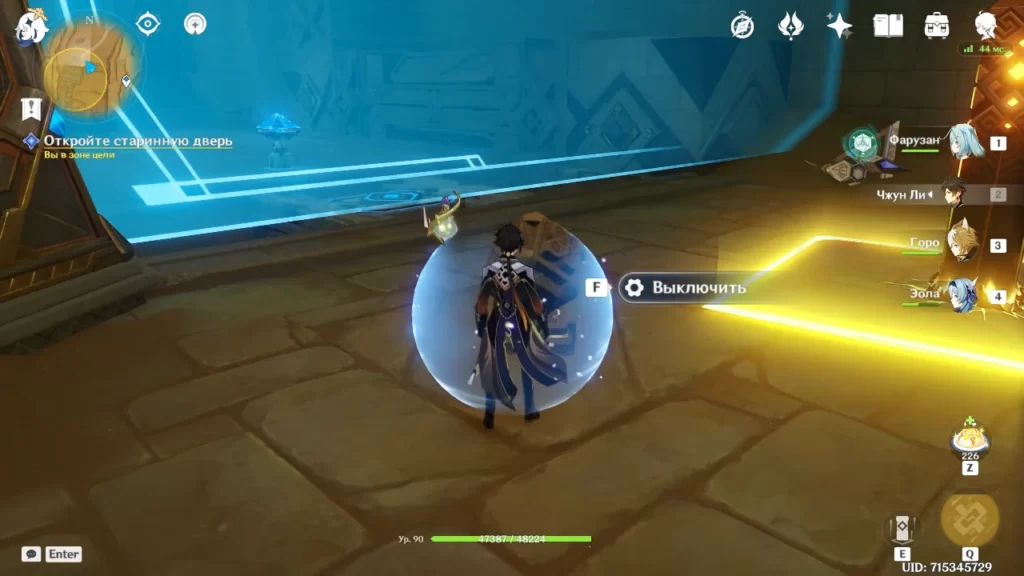This screenshot has height=576, width=1024.
Task: Open the Paimon main menu
Action: click(30, 26)
